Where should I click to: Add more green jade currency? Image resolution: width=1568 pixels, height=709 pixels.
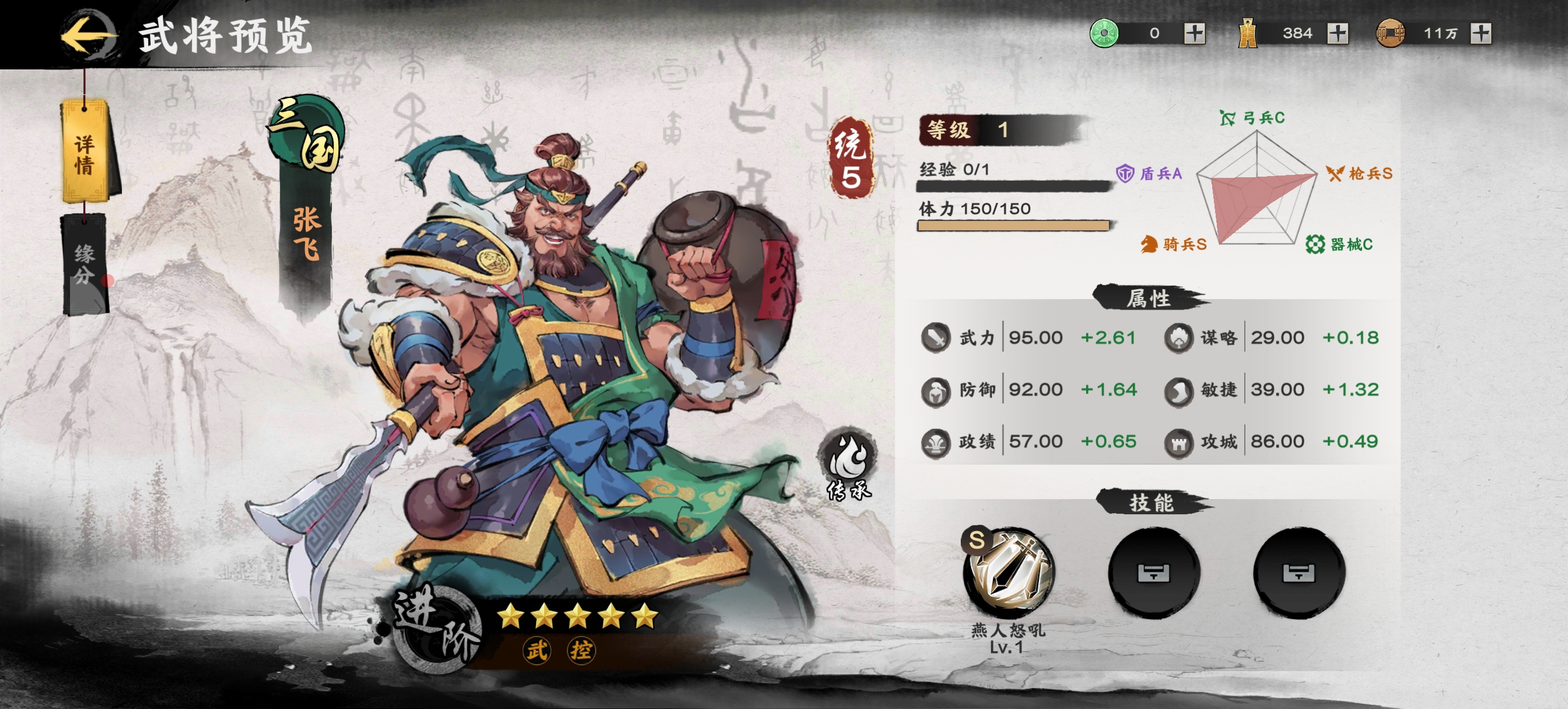point(1194,33)
